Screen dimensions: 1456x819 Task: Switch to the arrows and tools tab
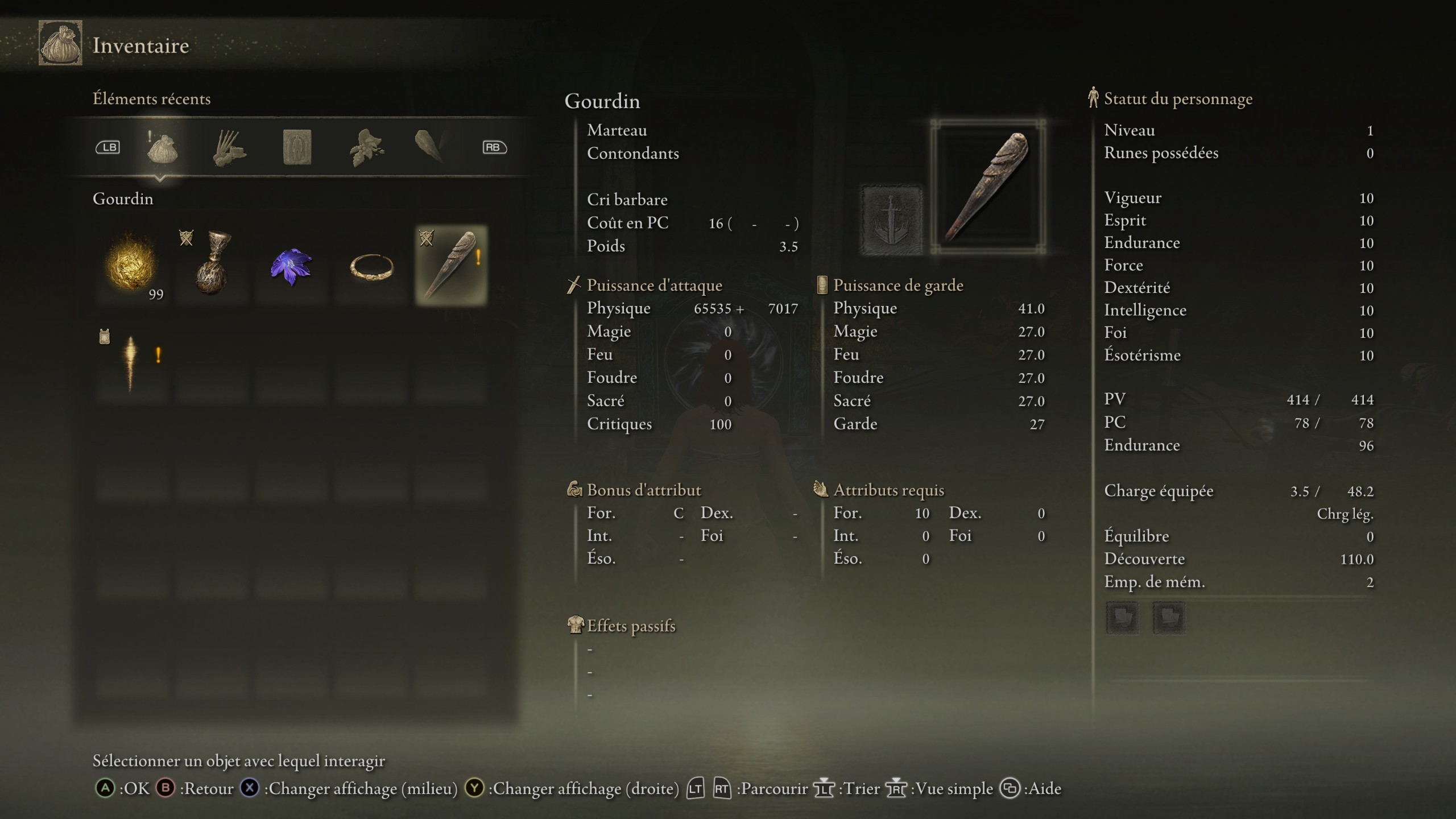229,148
